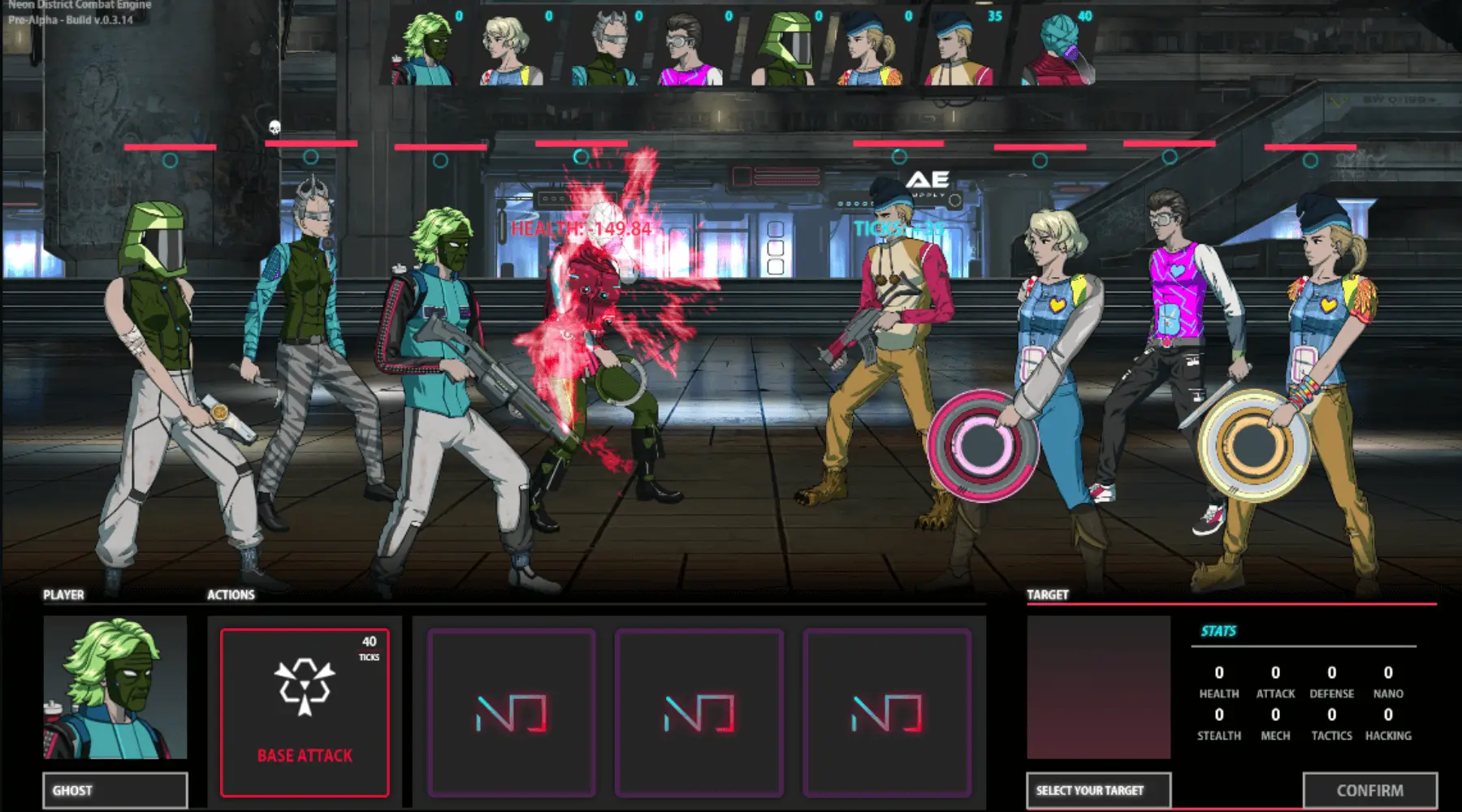
Task: Pick ponytail beanie woman's turn order portrait
Action: point(871,49)
